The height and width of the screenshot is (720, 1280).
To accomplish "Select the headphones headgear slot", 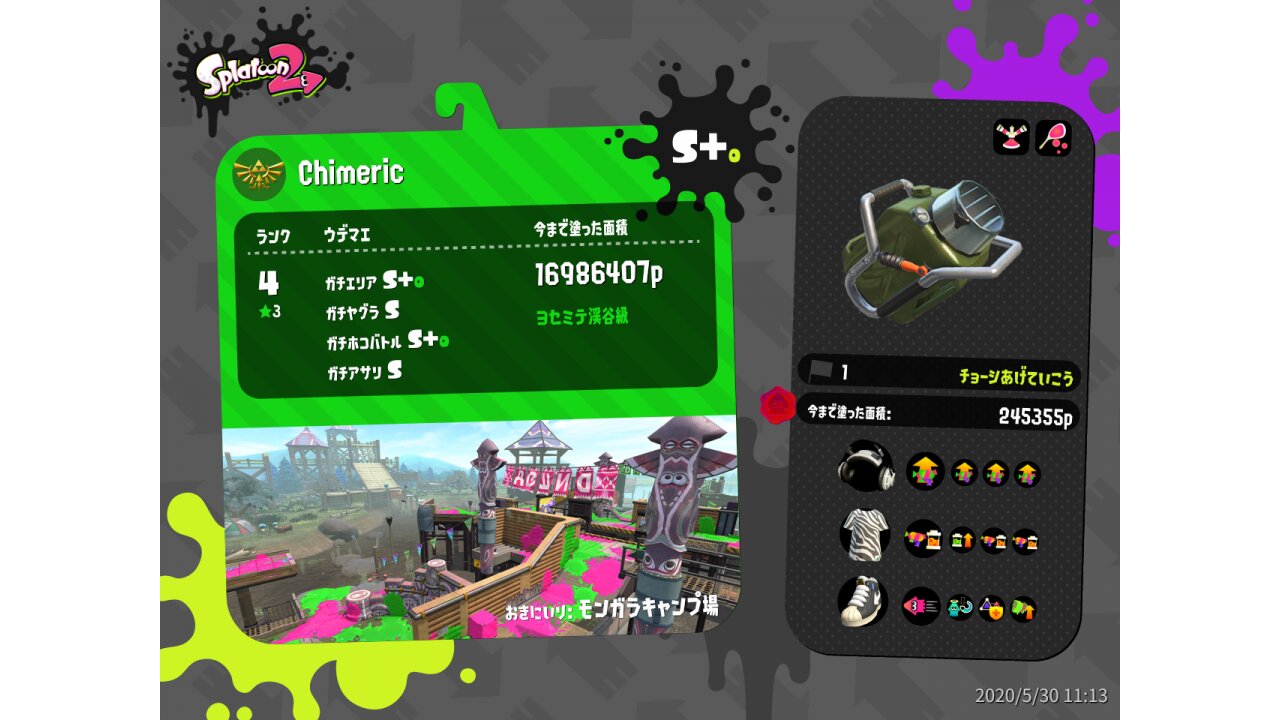I will coord(865,466).
